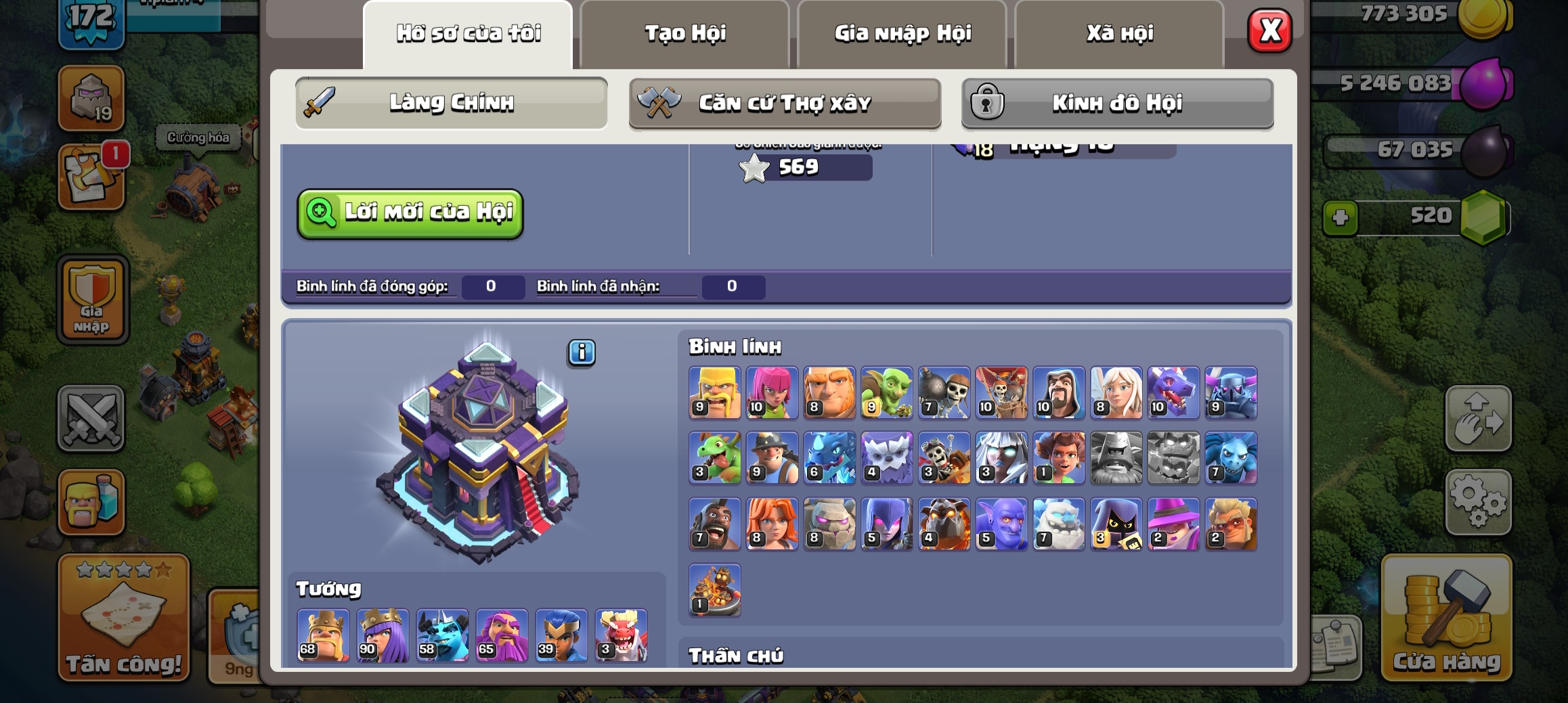Tap the Barbarian troop icon

(714, 392)
